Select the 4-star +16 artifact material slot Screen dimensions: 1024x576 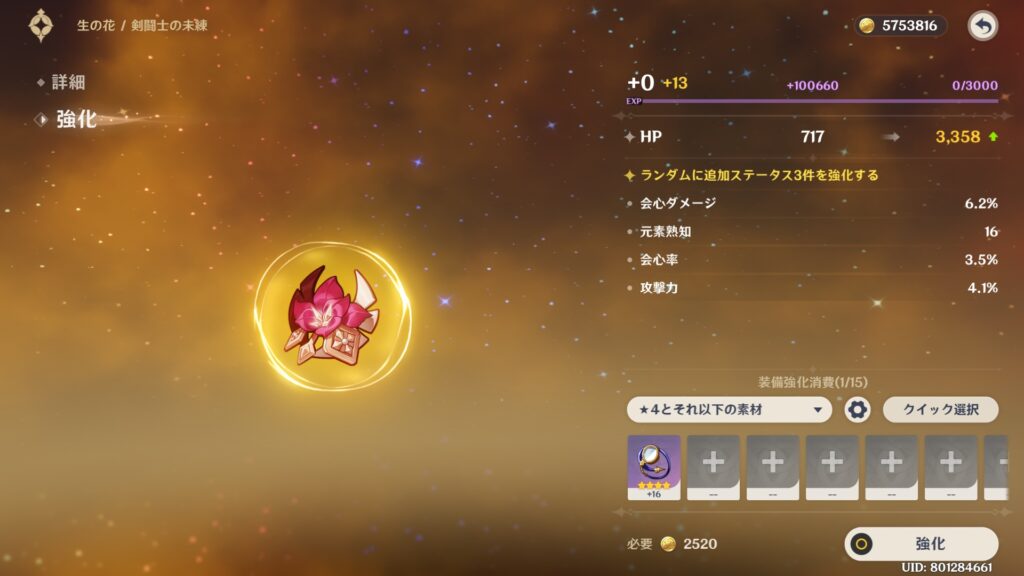[x=653, y=466]
